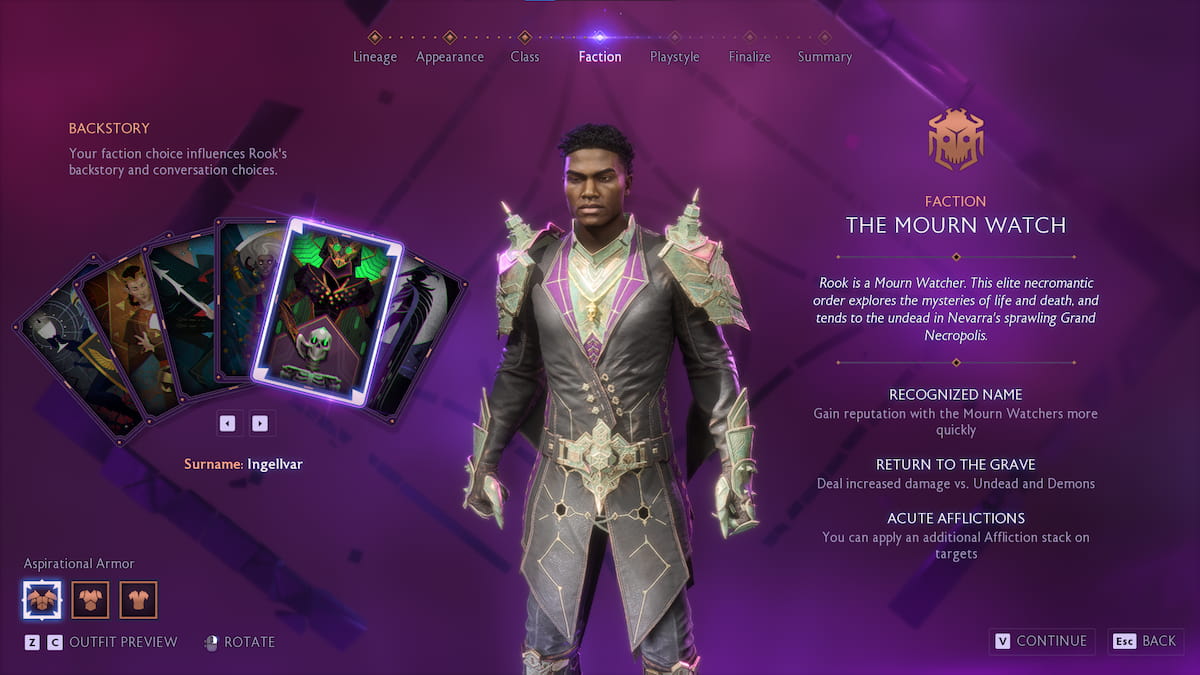Select the Faction tab

click(x=600, y=56)
